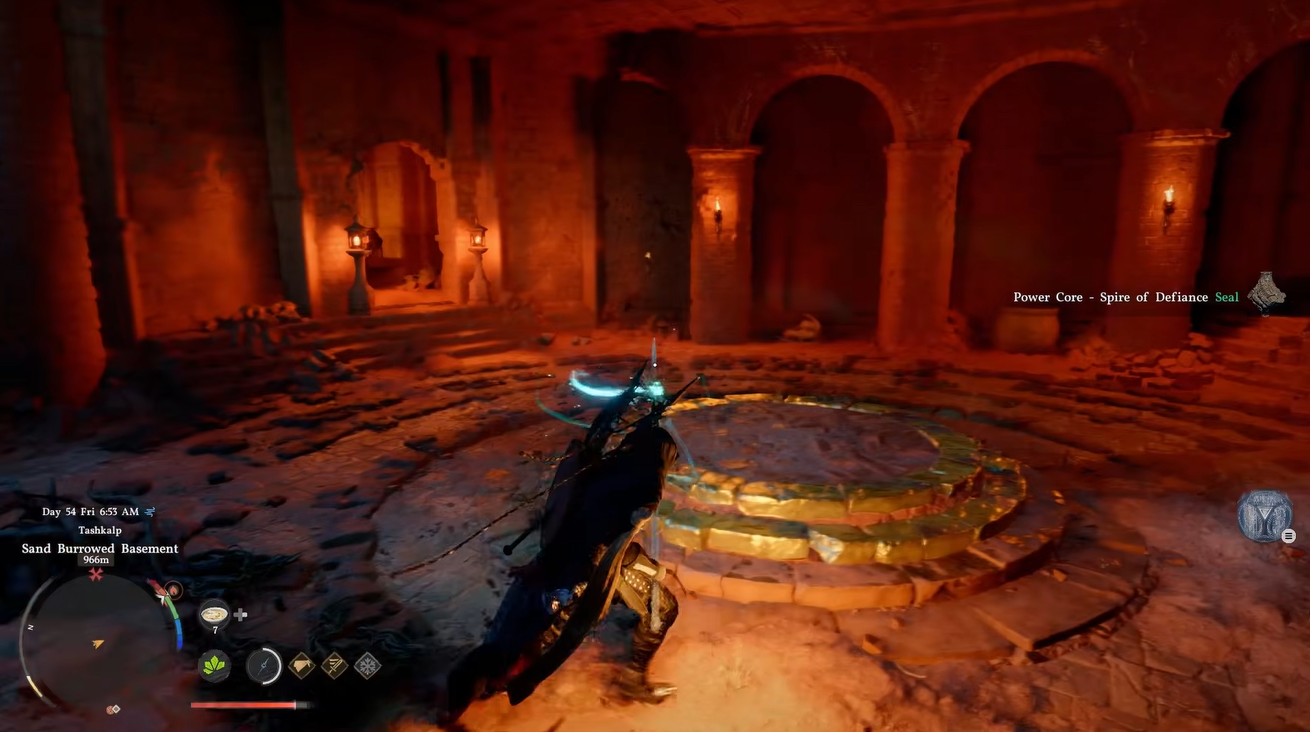Viewport: 1310px width, 732px height.
Task: Click the red marker below the minimap
Action: [x=111, y=708]
